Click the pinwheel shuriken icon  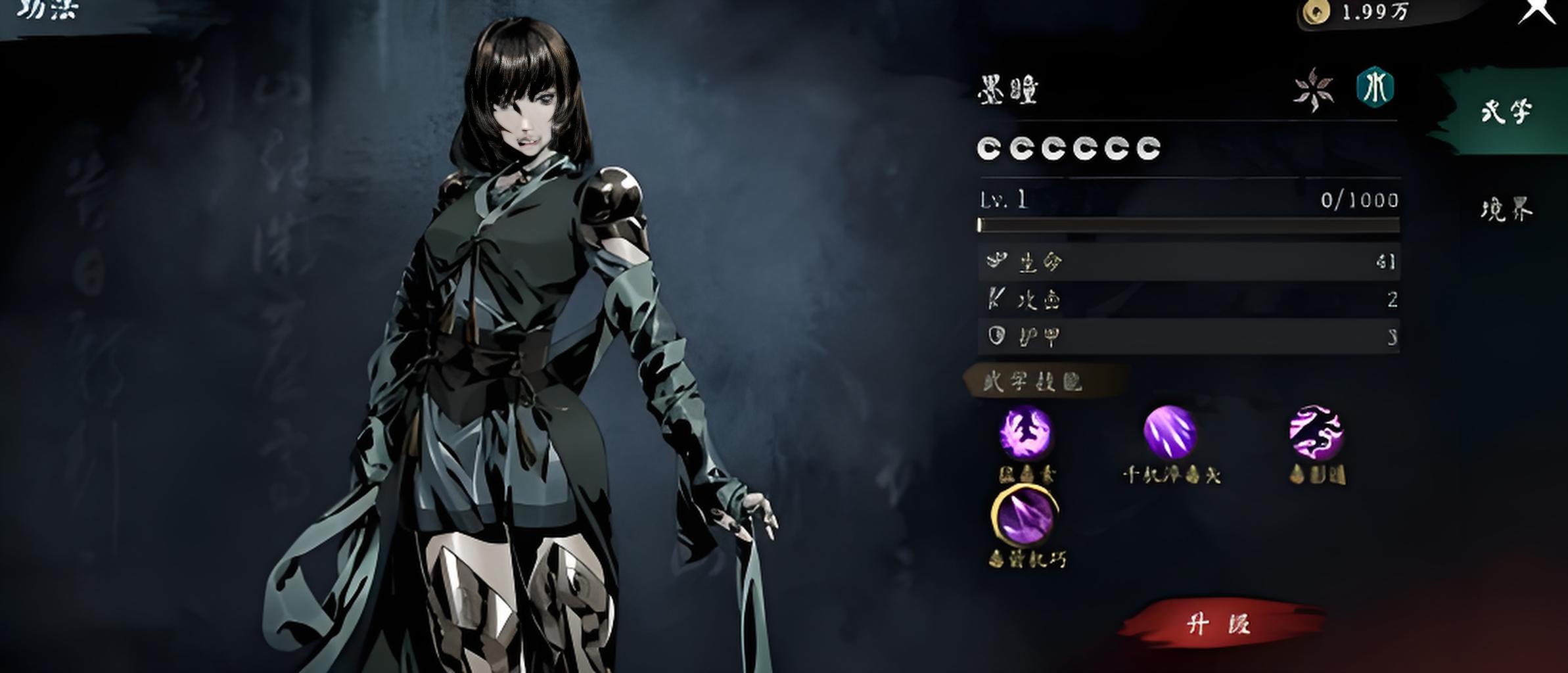coord(1314,89)
